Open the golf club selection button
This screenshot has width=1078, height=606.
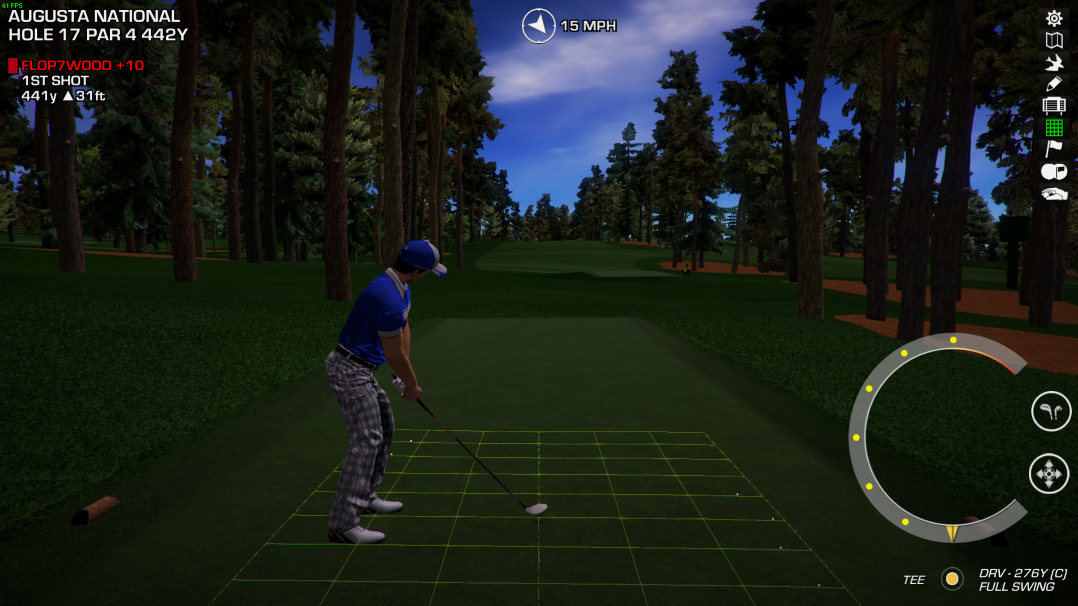click(1050, 411)
